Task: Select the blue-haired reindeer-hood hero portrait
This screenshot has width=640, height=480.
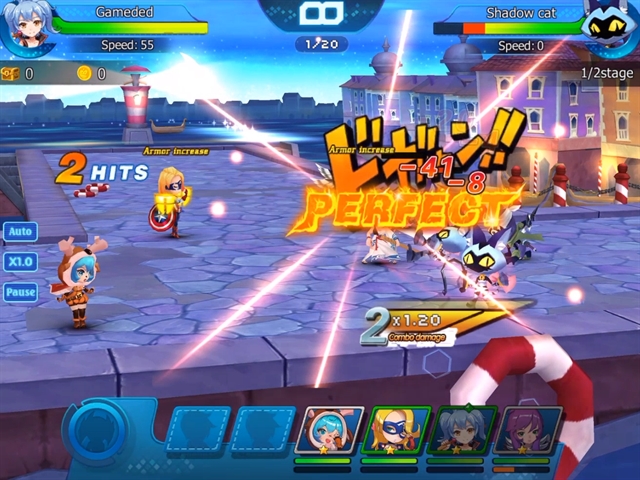Action: coord(329,431)
